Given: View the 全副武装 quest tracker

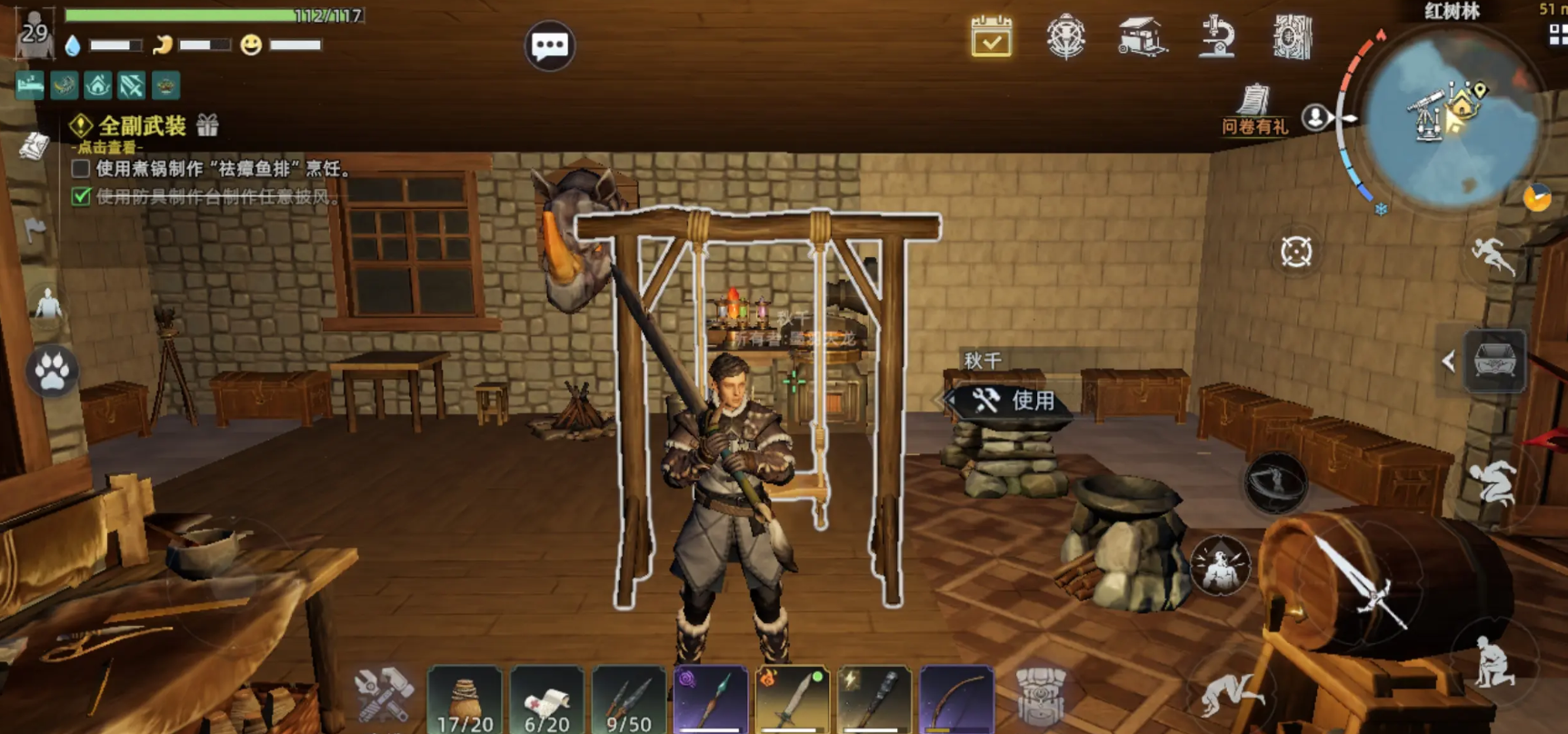Looking at the screenshot, I should (x=143, y=125).
